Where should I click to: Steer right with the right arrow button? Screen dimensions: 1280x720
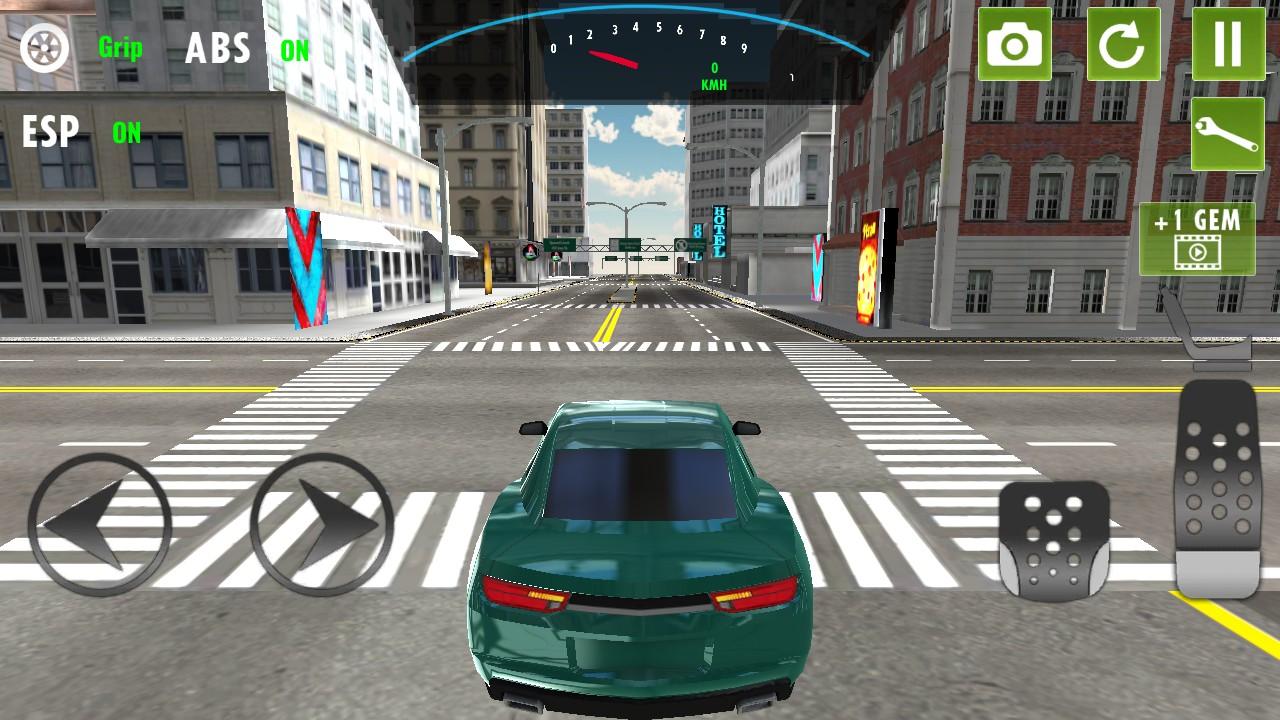[321, 524]
